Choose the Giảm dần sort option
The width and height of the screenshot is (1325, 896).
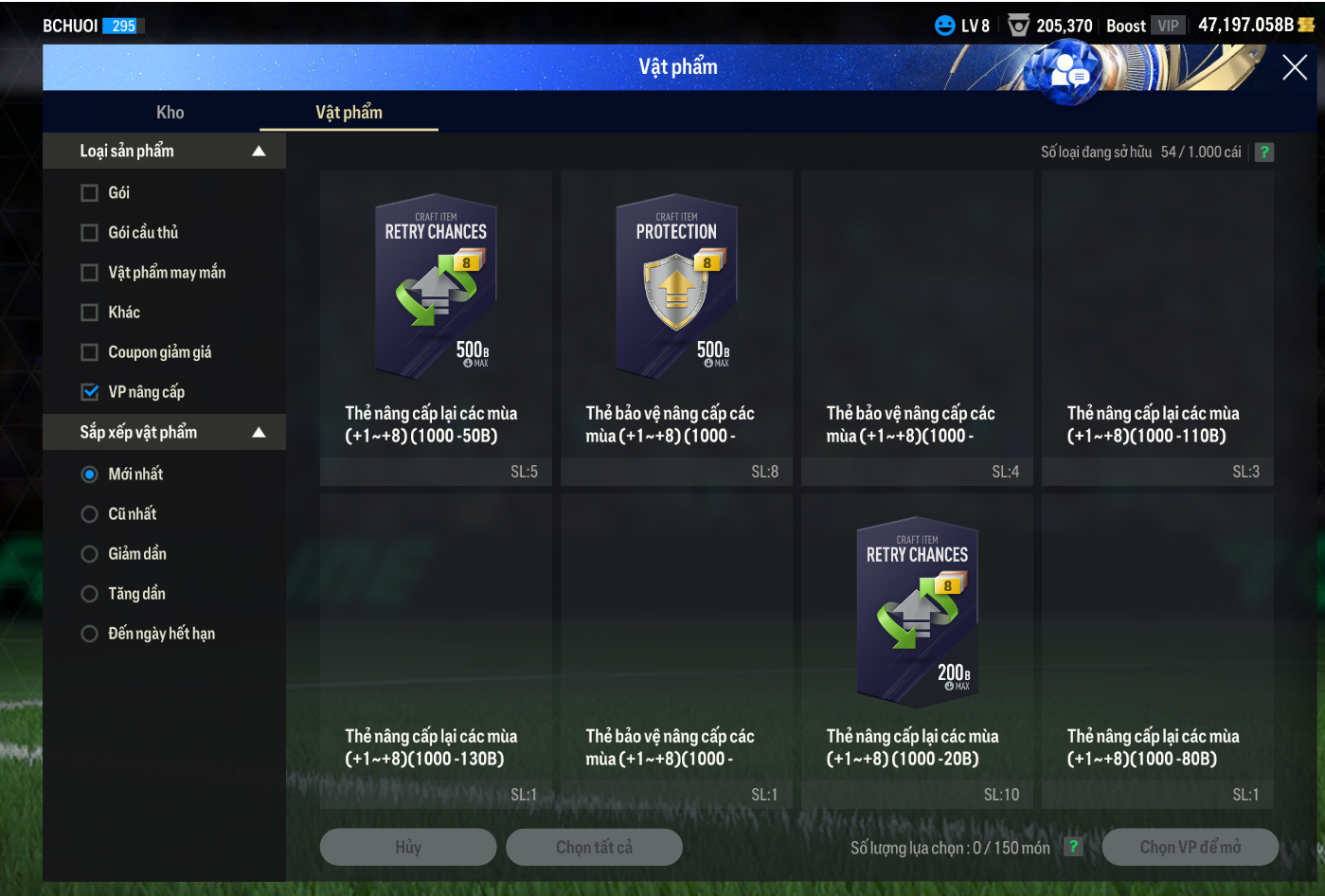[90, 554]
